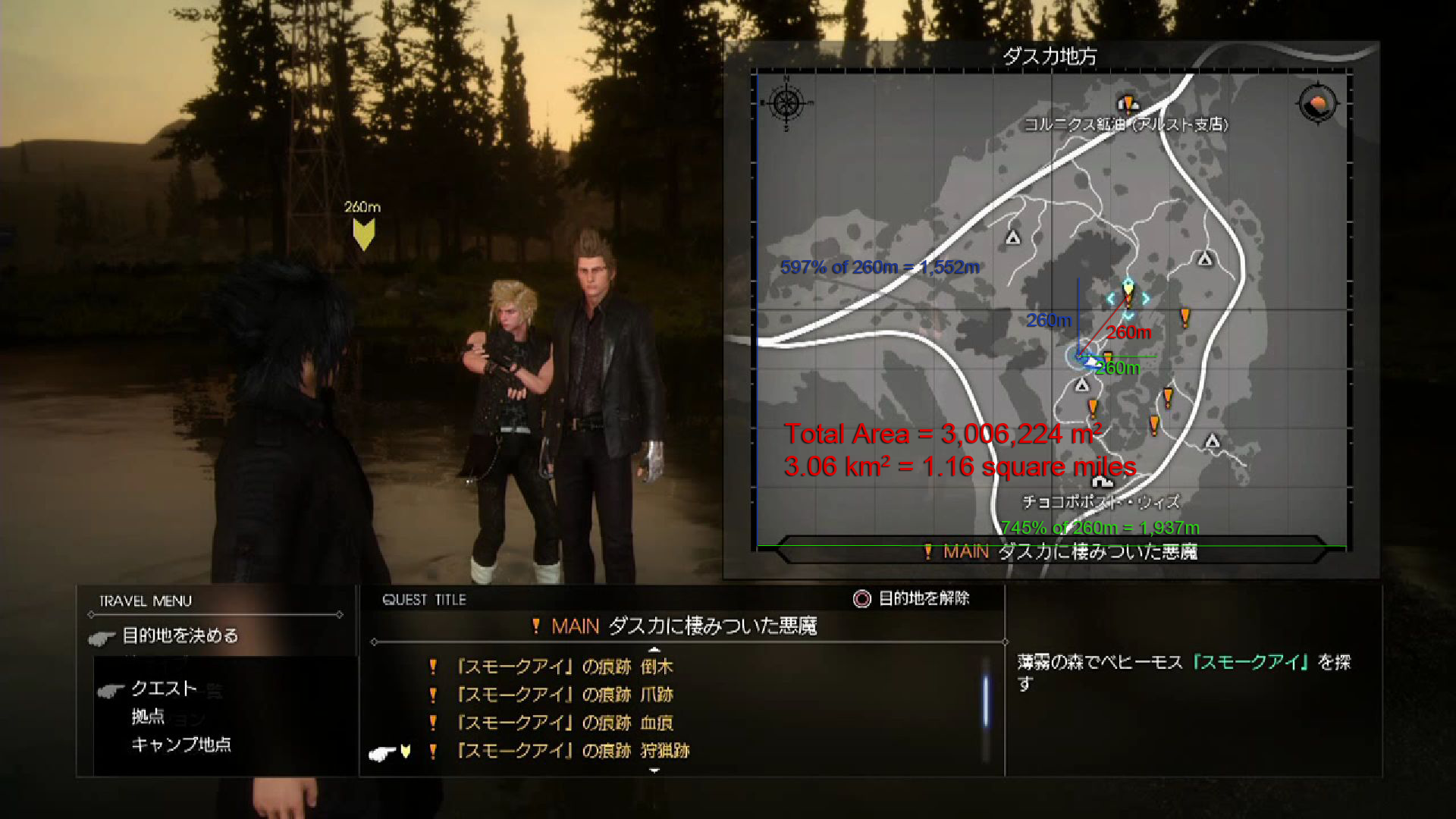Click the up arrow above the quest list
Screen dimensions: 1456x819
[654, 649]
